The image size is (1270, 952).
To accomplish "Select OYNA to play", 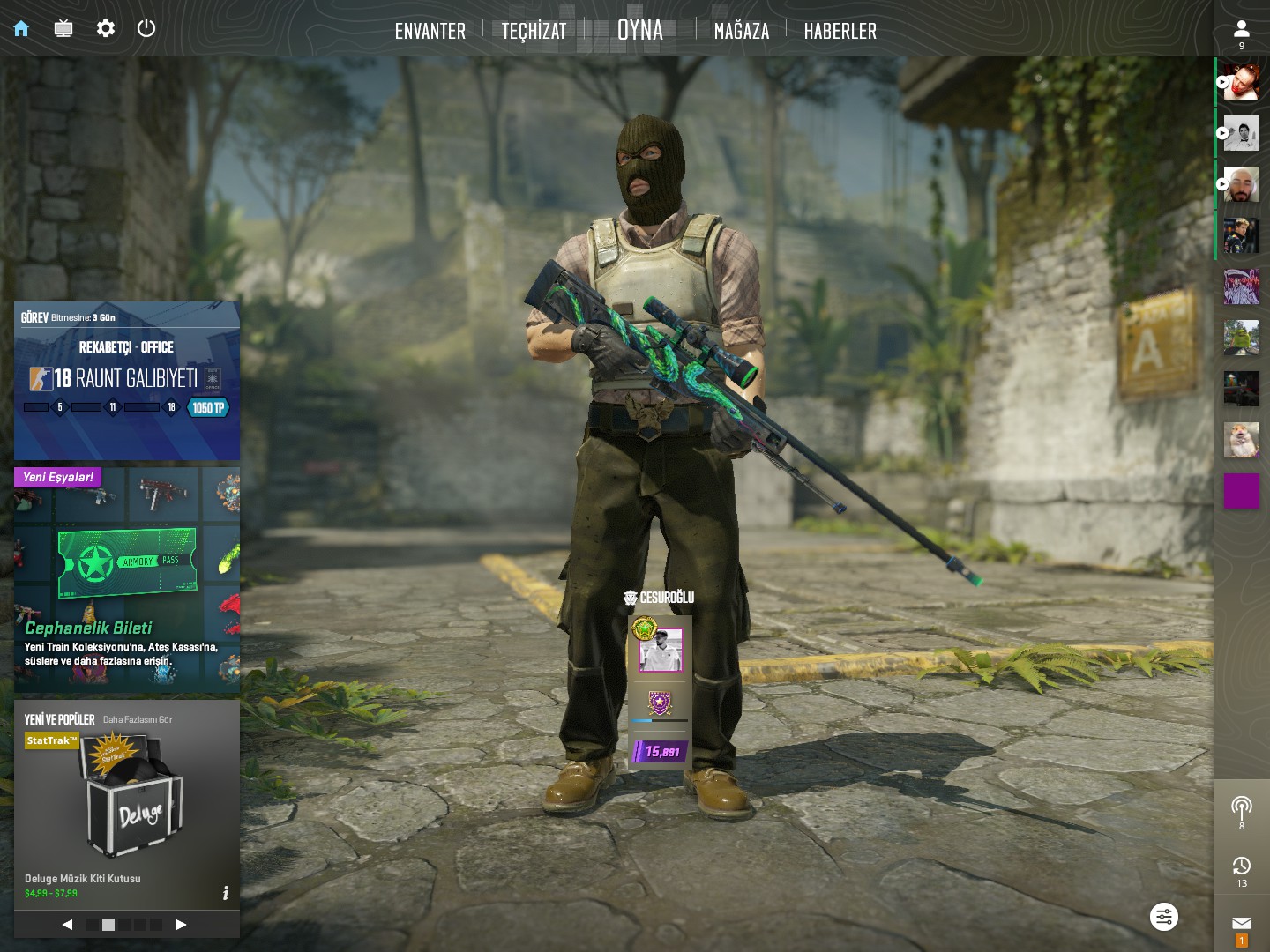I will [639, 30].
